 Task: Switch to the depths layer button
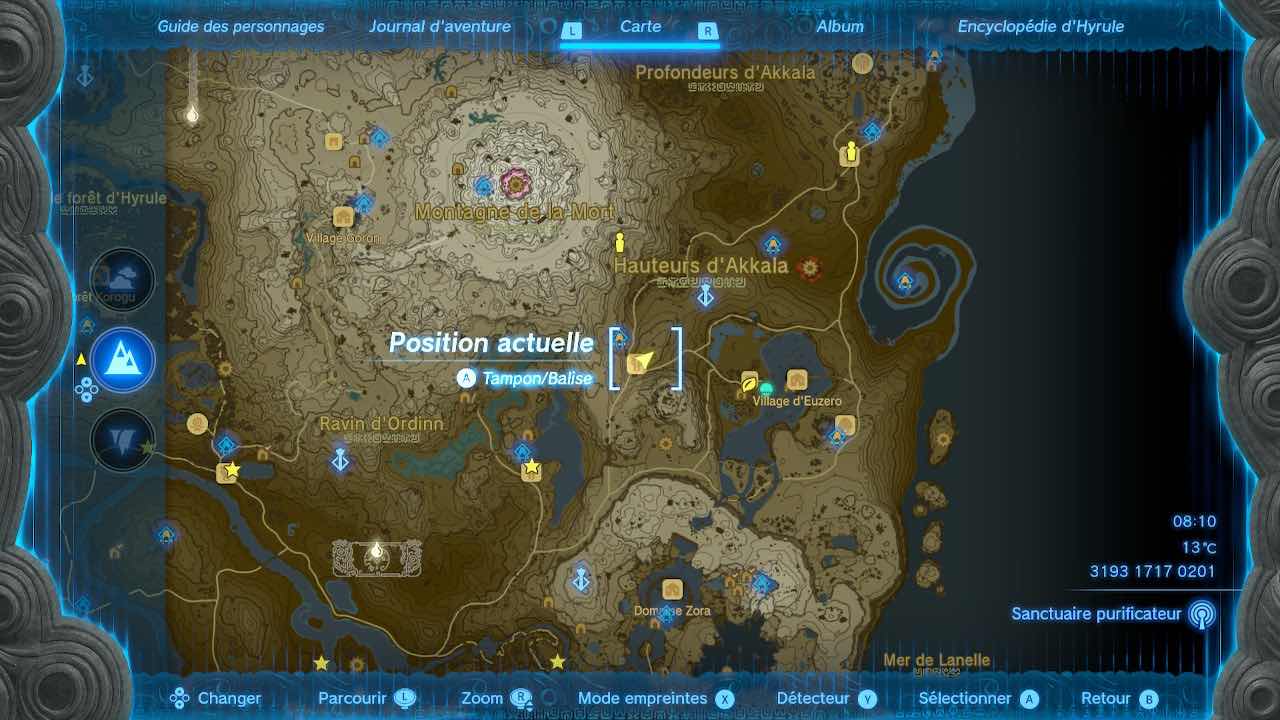[x=123, y=439]
